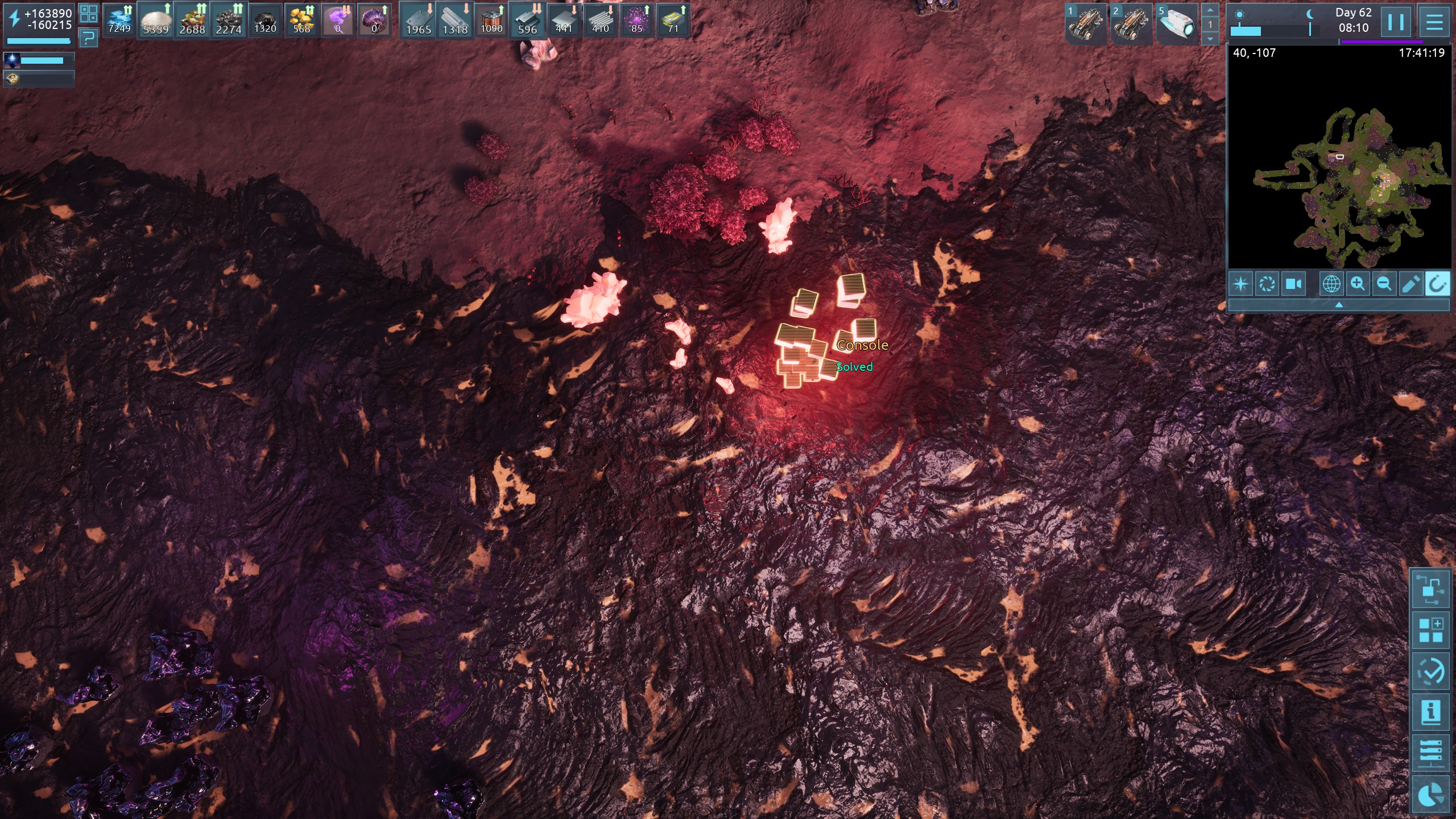Select the copper wire coil resource slot

(491, 20)
